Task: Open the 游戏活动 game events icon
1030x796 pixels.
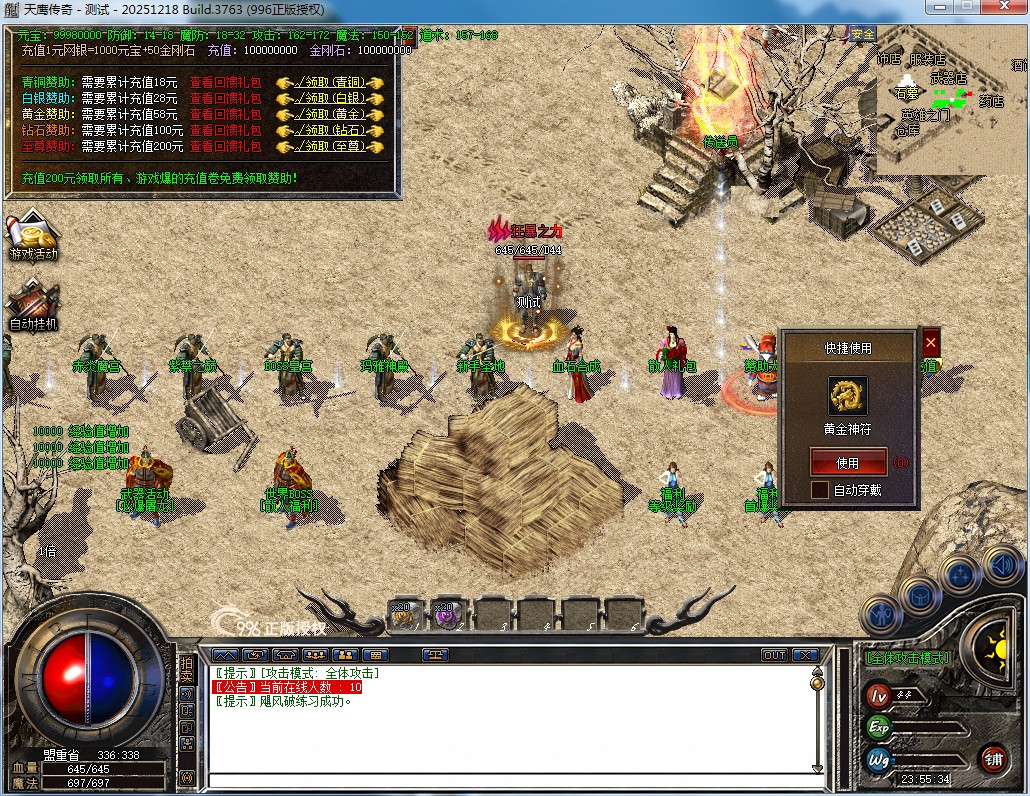Action: (x=33, y=236)
